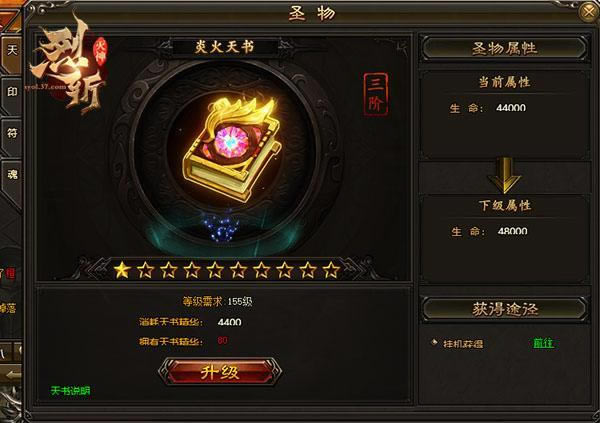Close the 圣物 window

point(583,14)
